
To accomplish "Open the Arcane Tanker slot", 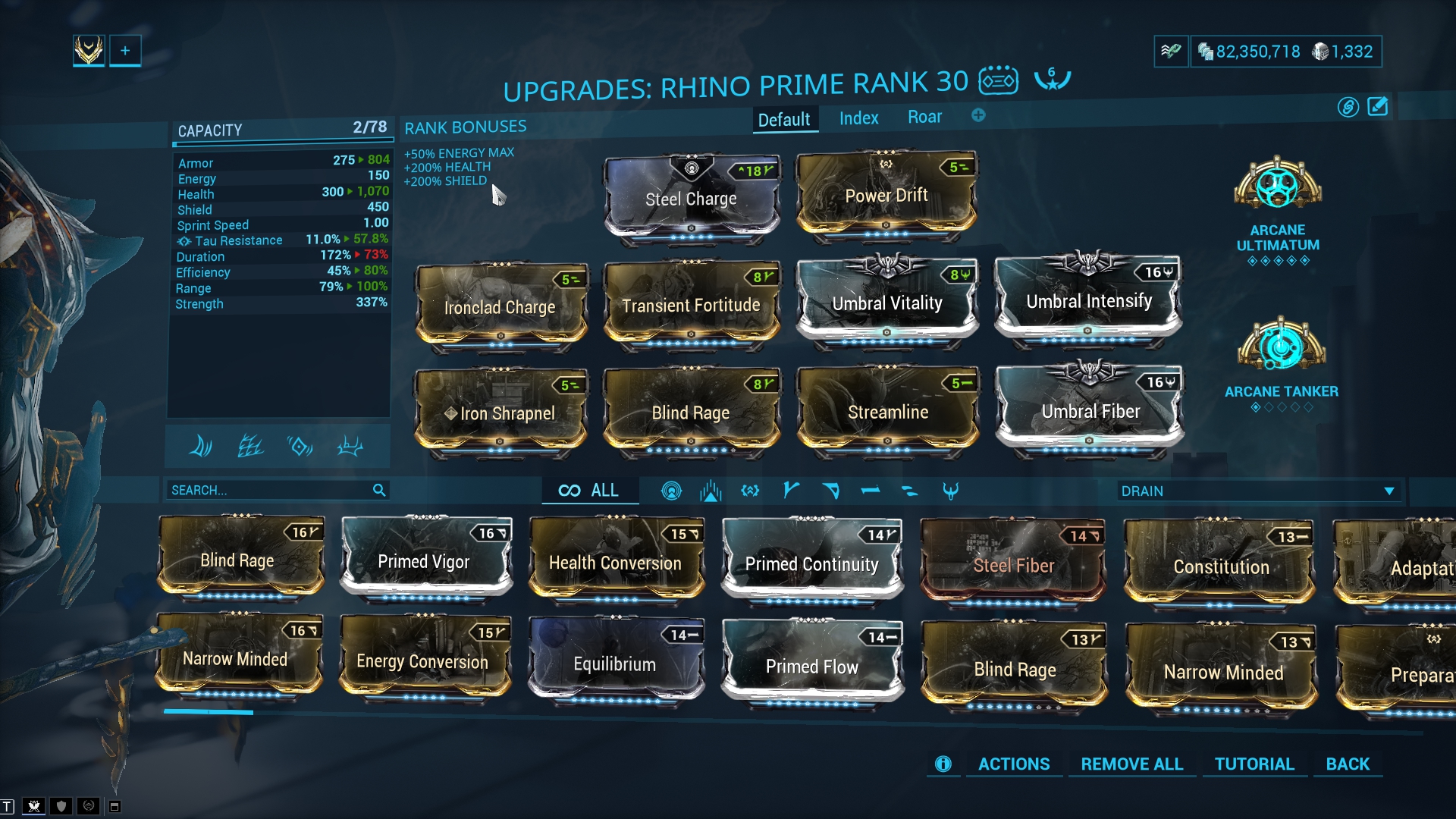I will coord(1281,347).
